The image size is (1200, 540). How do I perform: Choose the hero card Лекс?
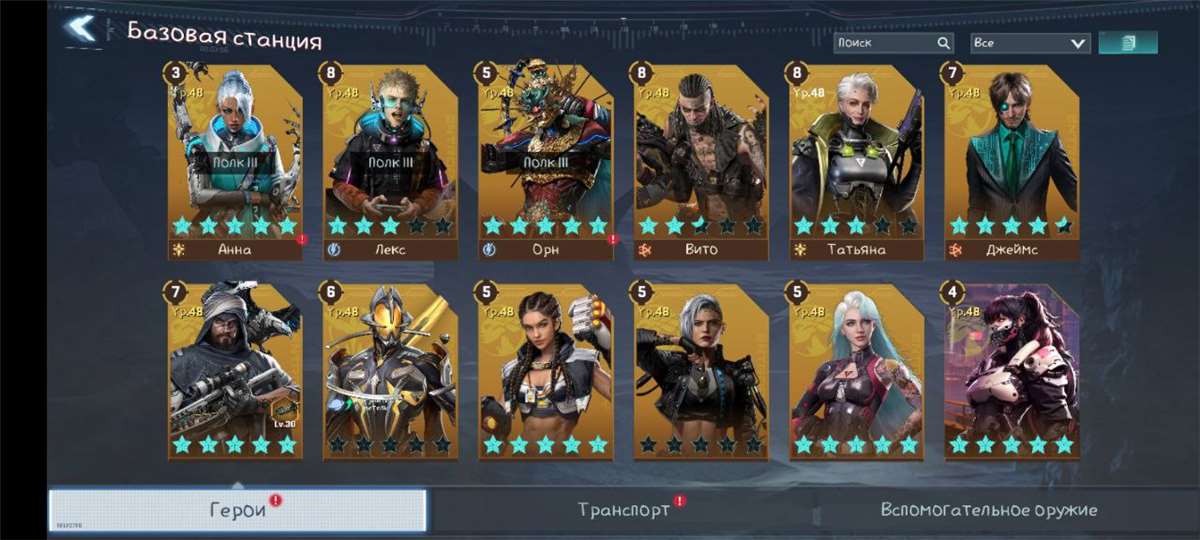[390, 160]
